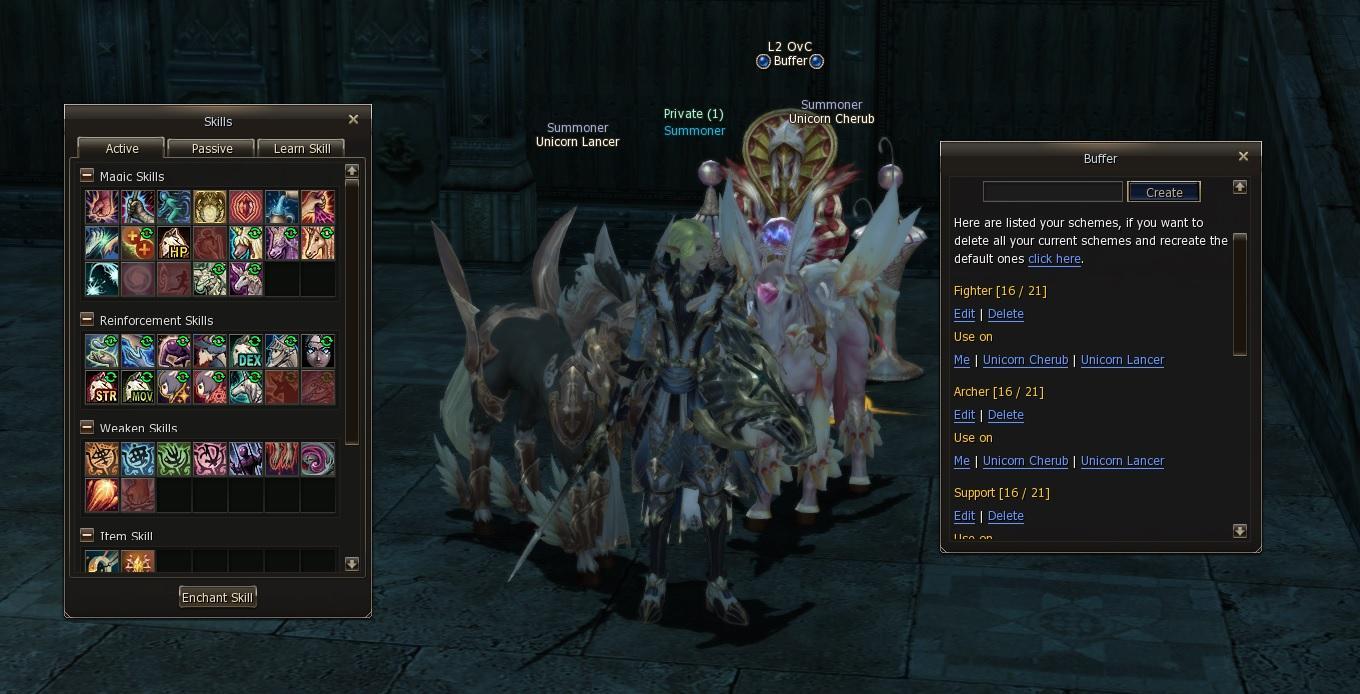The height and width of the screenshot is (694, 1360).
Task: Select the MOV reinforcement skill icon
Action: click(138, 387)
